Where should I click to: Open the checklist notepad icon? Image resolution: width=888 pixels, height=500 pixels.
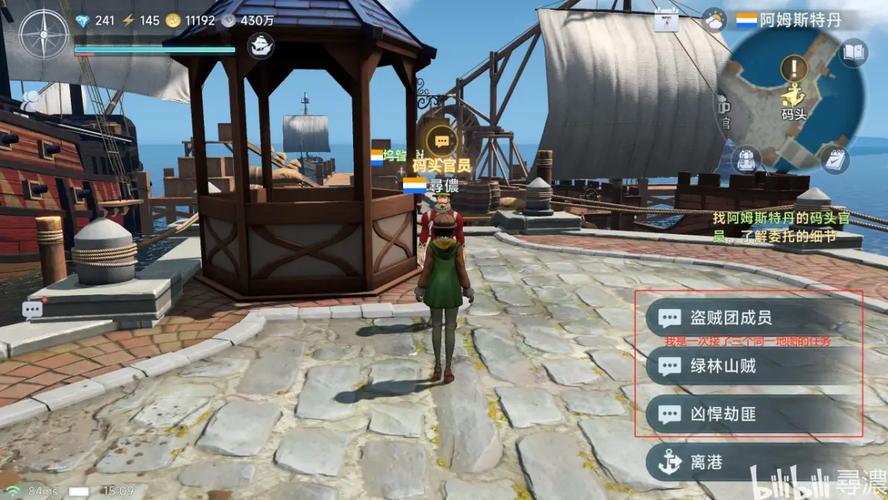pos(834,158)
